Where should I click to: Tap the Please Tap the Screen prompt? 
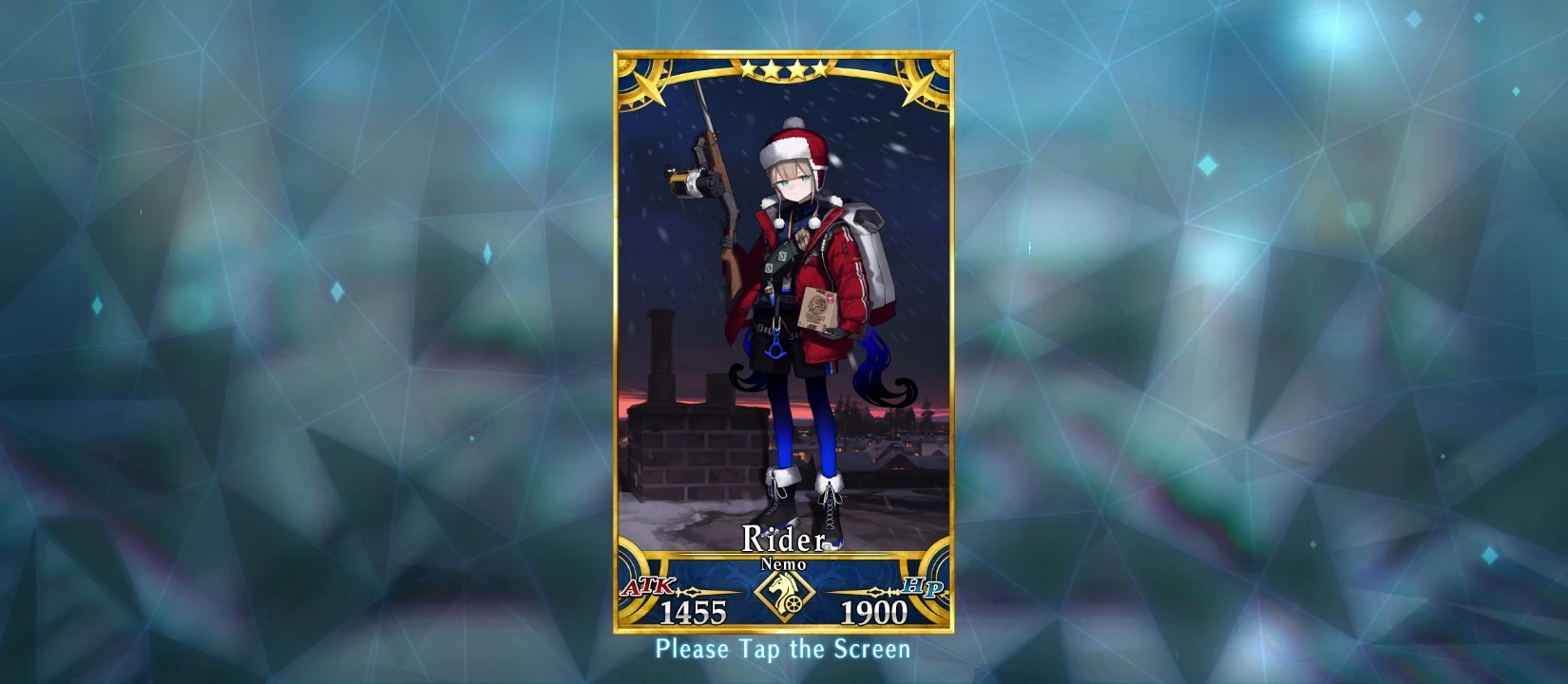[783, 652]
